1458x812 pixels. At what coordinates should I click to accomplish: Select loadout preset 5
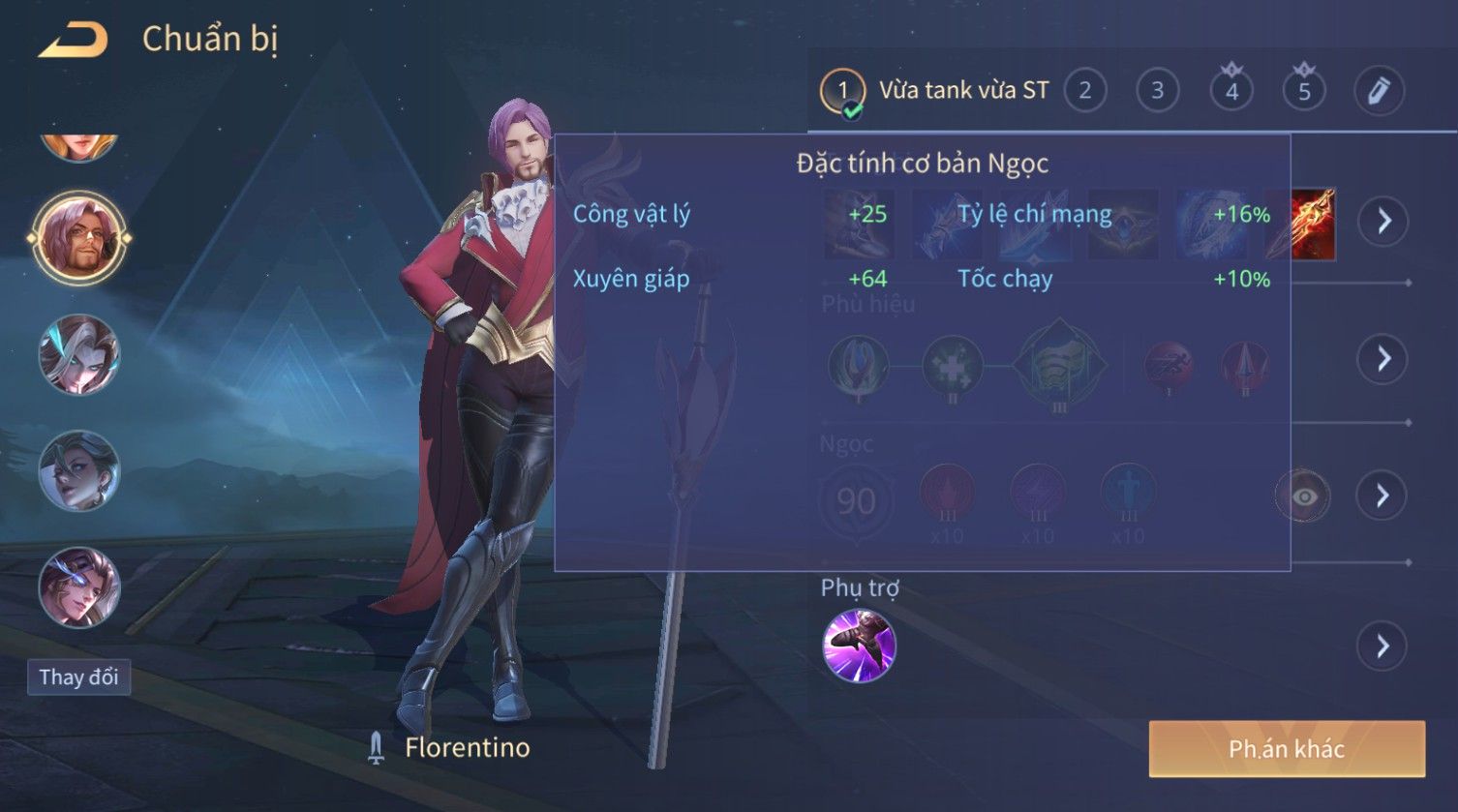point(1304,91)
